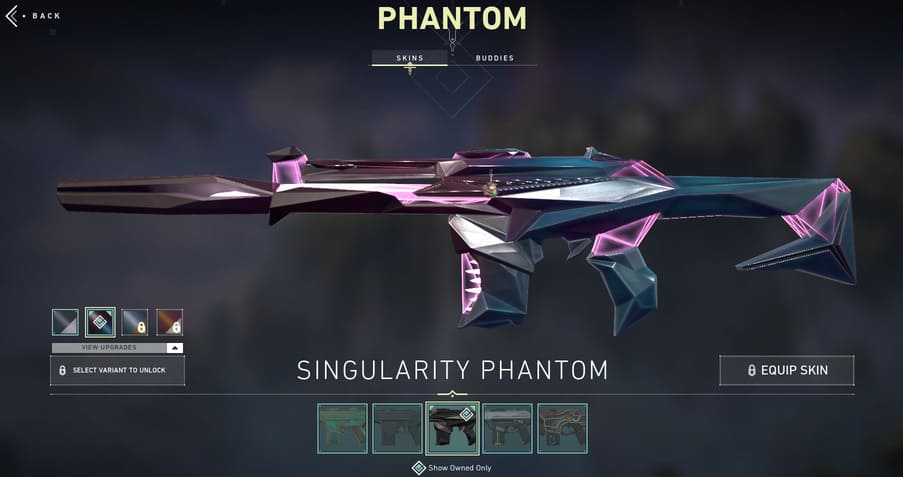This screenshot has width=903, height=477.
Task: Choose the equipped dark pink variant swatch
Action: click(x=100, y=322)
